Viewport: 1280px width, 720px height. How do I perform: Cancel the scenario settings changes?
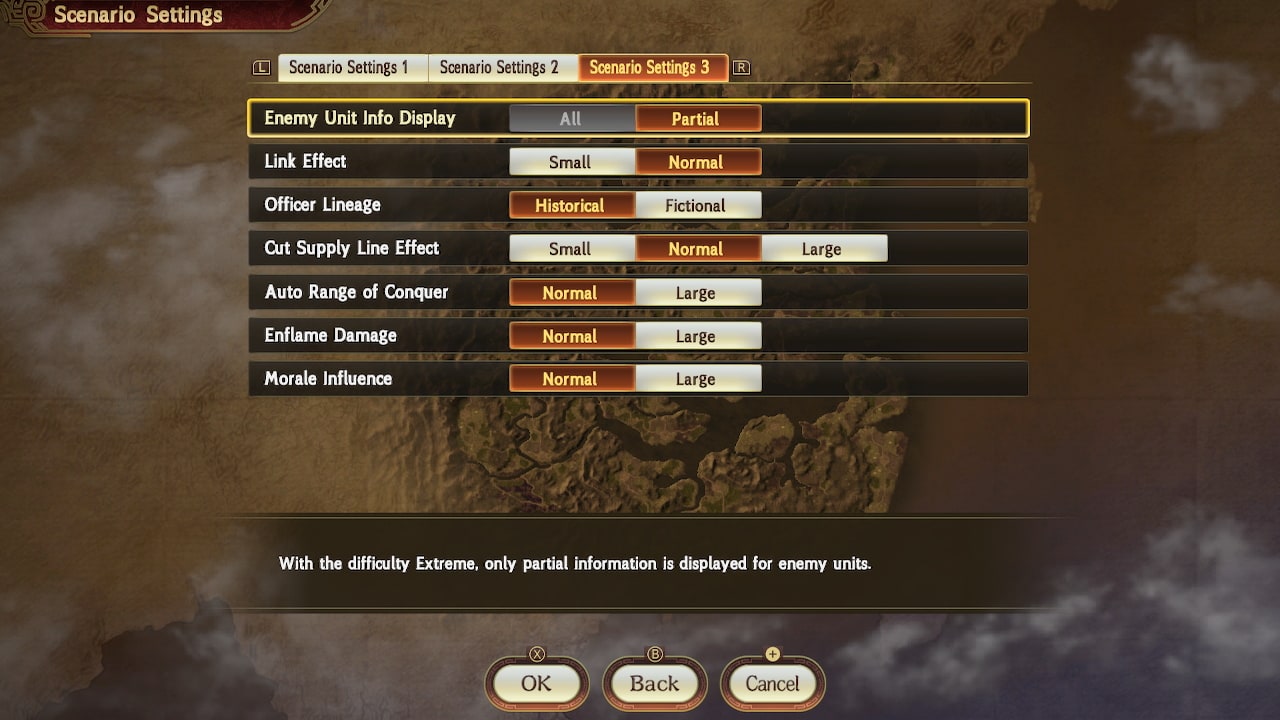click(x=772, y=685)
